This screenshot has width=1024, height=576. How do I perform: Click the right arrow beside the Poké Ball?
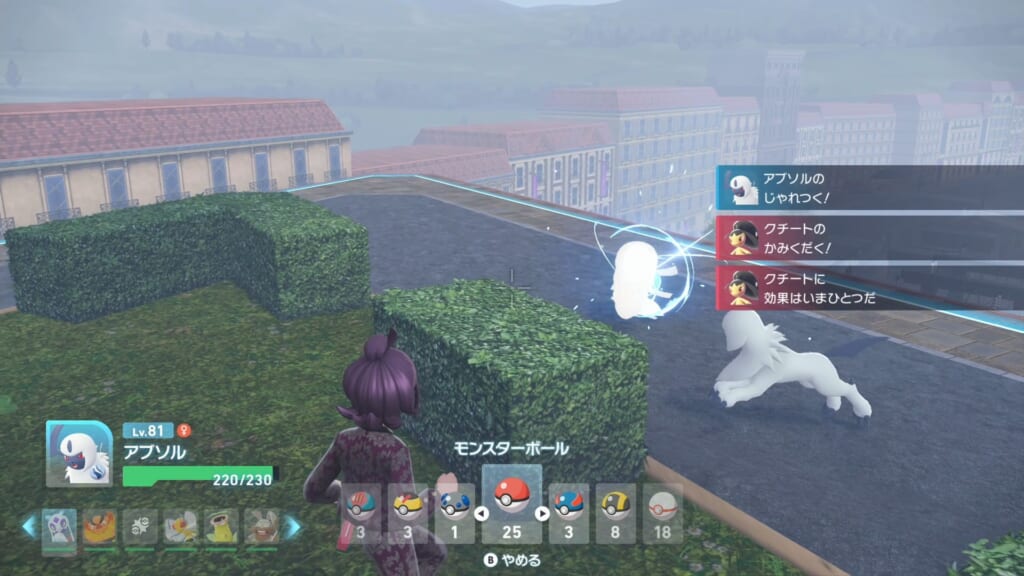pos(544,514)
